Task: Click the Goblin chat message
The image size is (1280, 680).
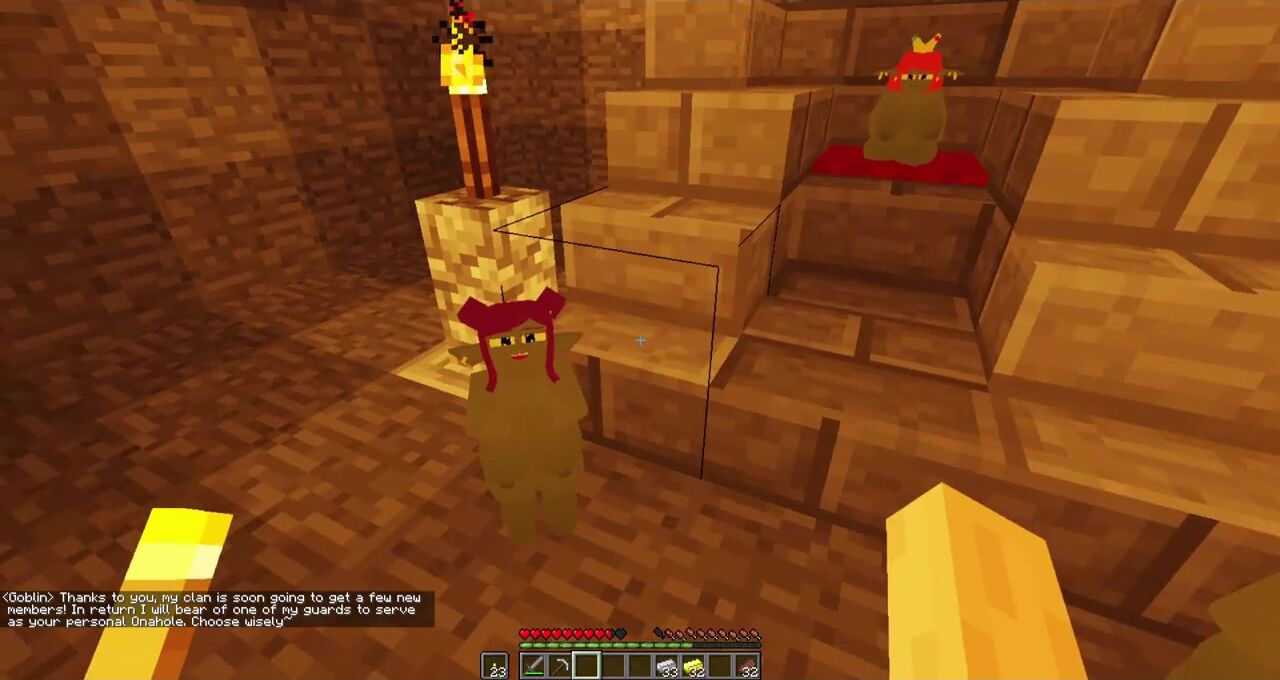Action: [x=217, y=609]
